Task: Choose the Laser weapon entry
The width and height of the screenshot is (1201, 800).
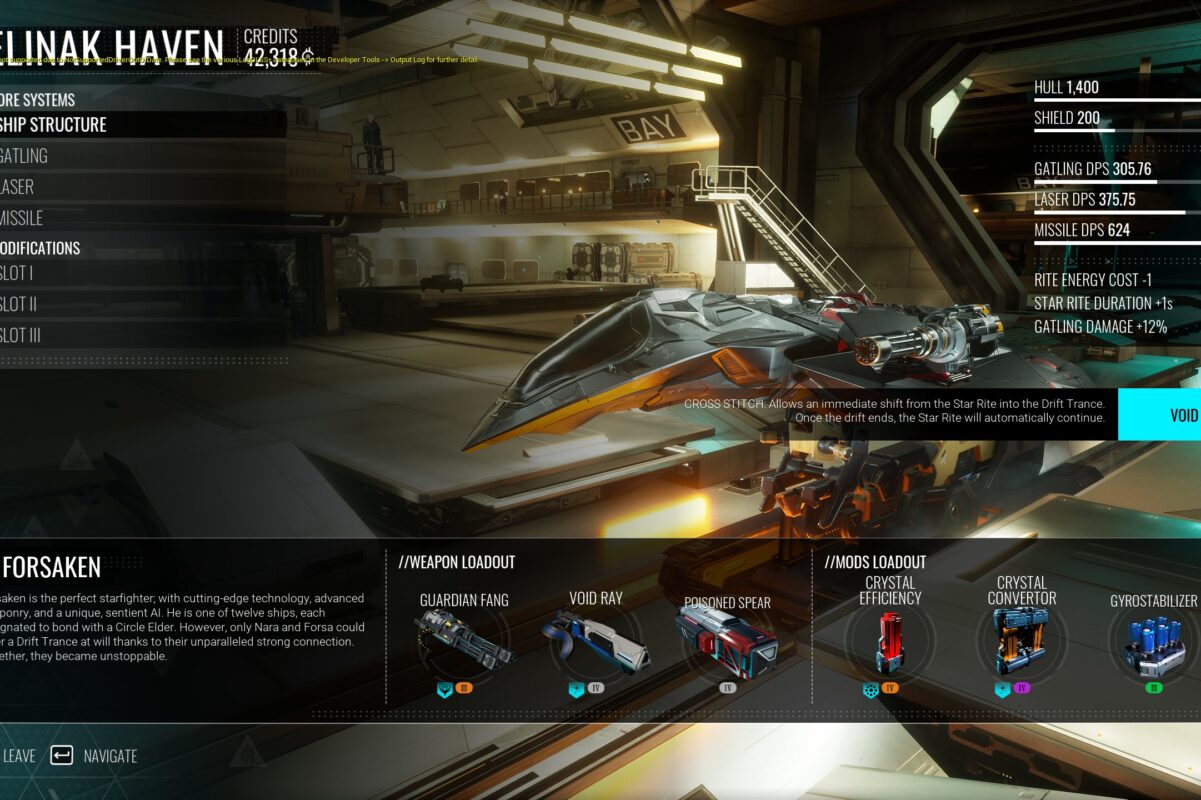Action: [18, 187]
